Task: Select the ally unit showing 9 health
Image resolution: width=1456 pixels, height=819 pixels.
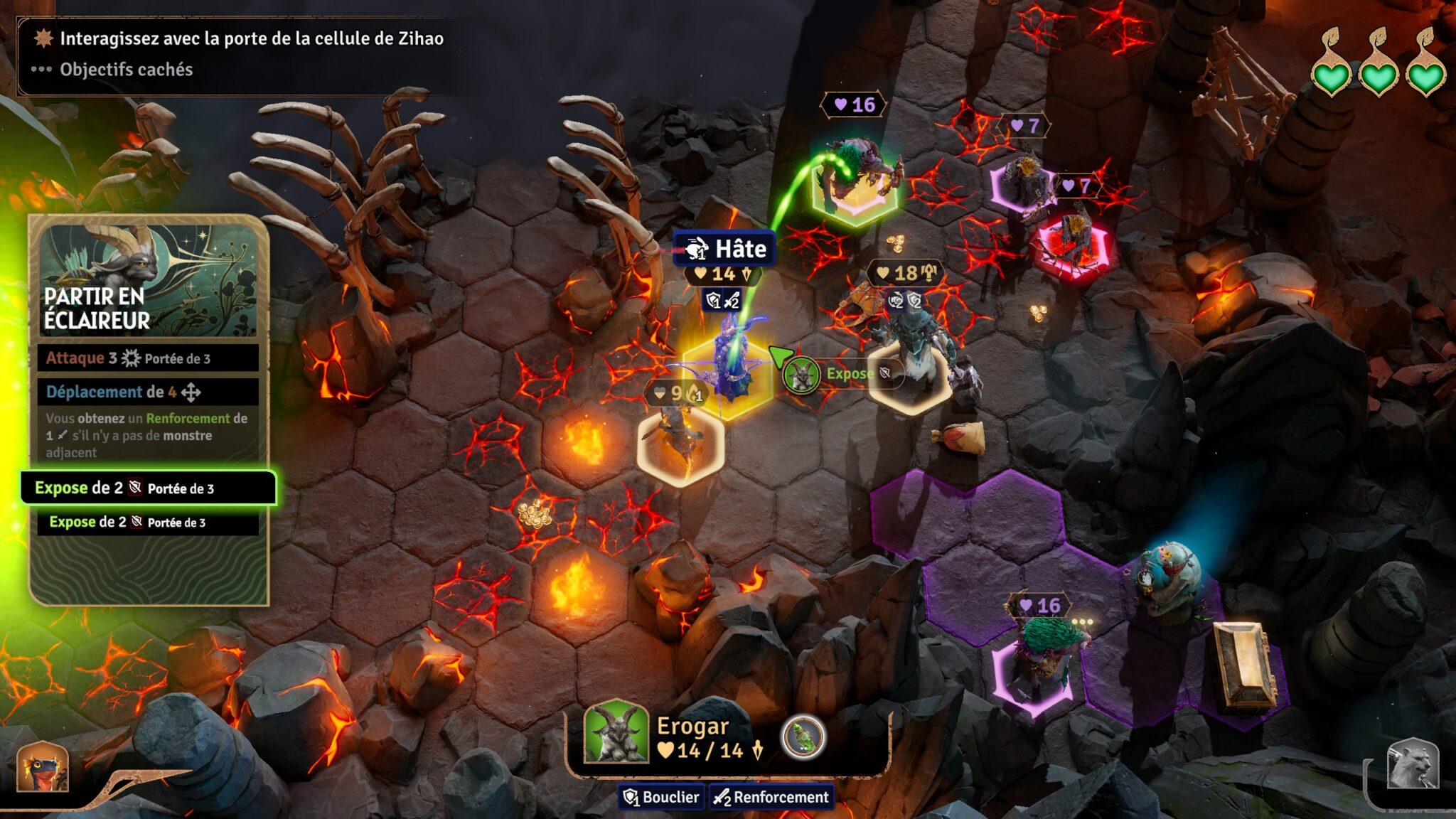Action: click(680, 441)
